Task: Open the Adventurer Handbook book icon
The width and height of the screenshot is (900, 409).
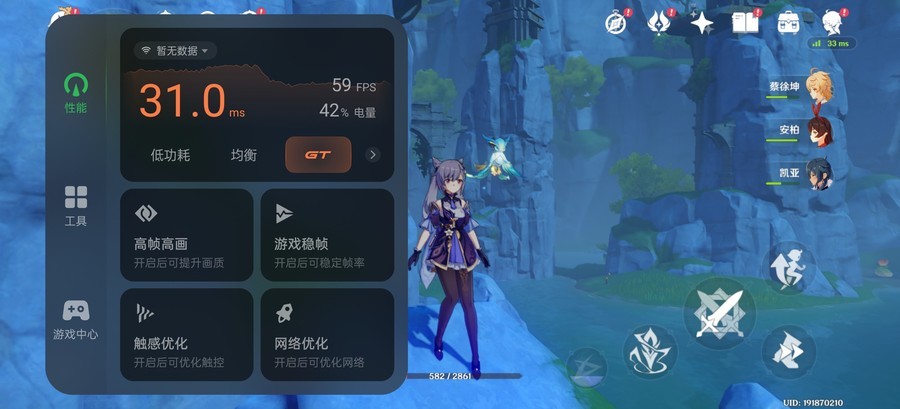Action: pos(745,22)
